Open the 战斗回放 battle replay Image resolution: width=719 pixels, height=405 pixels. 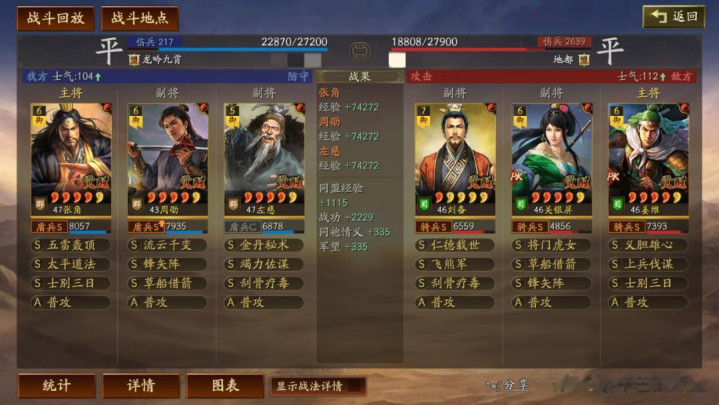(55, 18)
